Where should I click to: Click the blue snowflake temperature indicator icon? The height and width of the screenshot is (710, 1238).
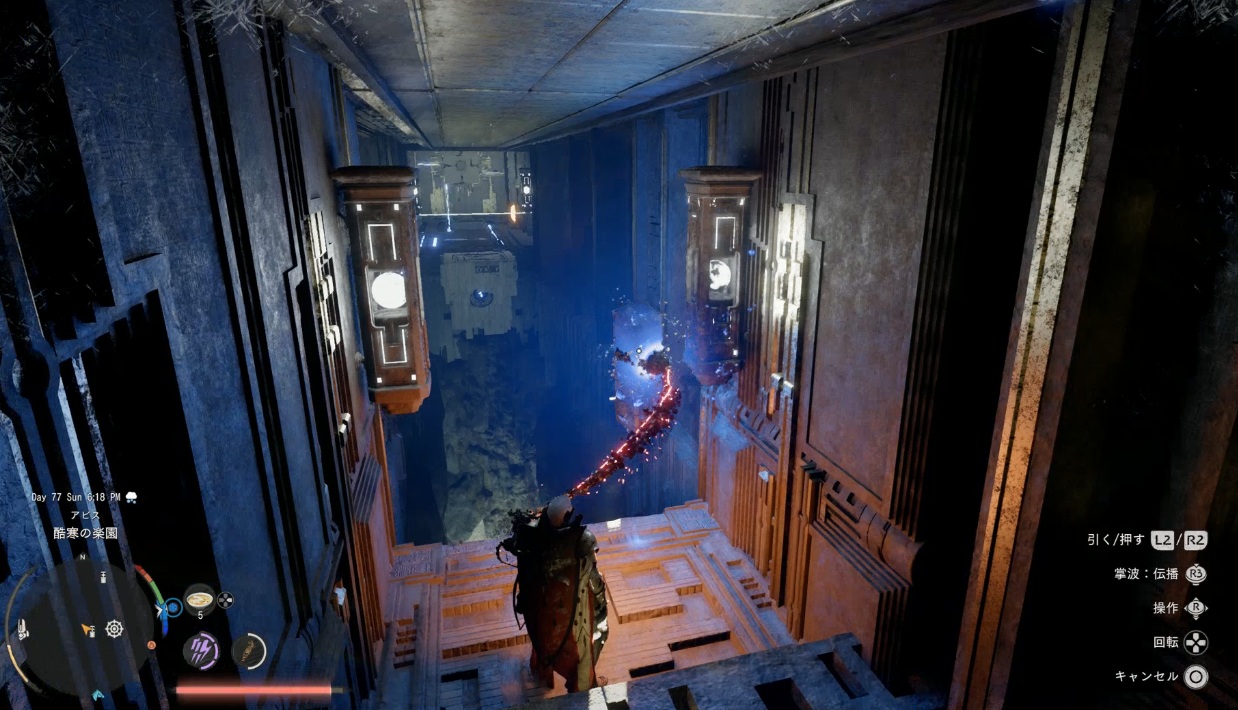(x=173, y=606)
